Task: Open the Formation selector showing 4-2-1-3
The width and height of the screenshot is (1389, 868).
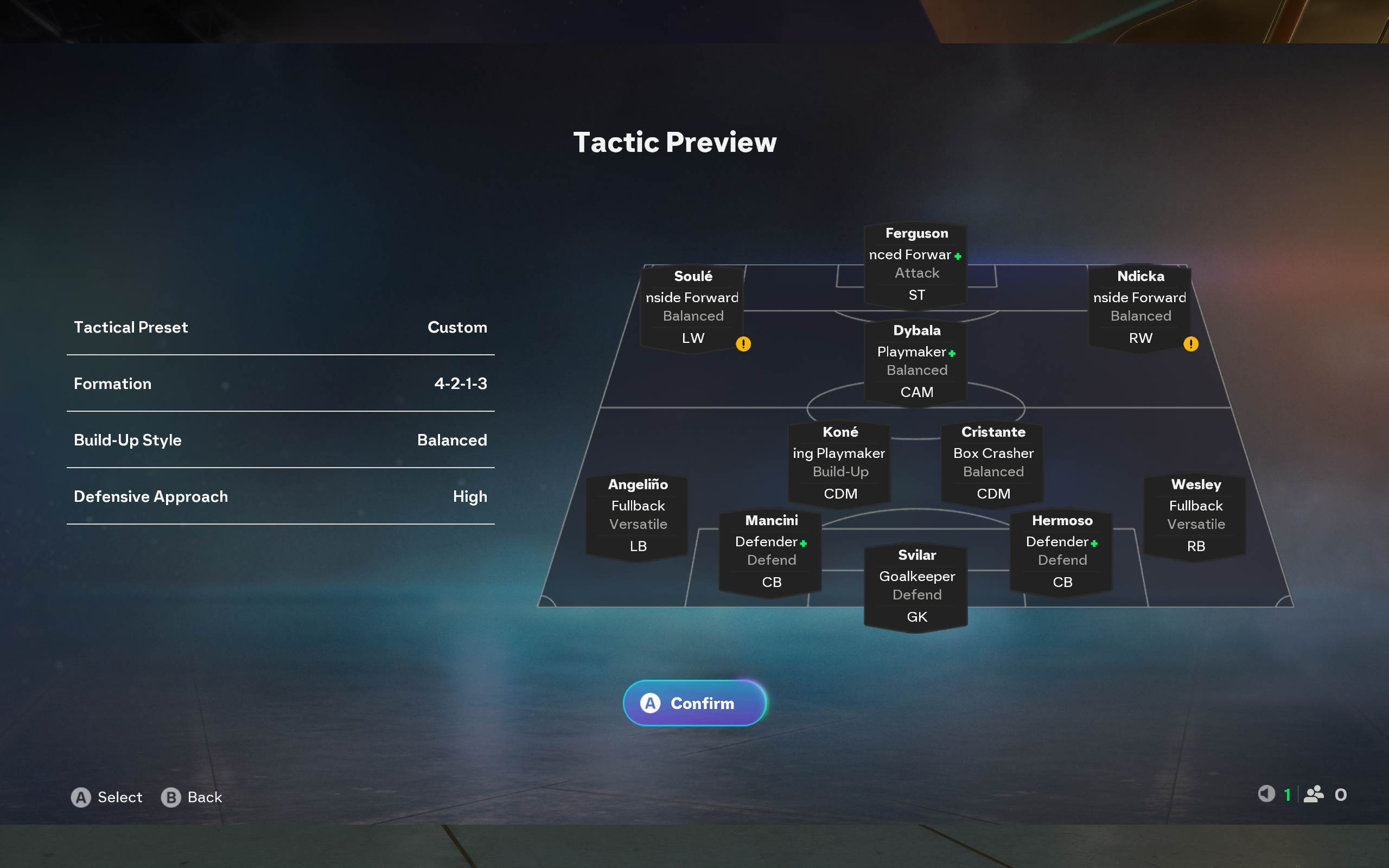Action: pos(281,384)
